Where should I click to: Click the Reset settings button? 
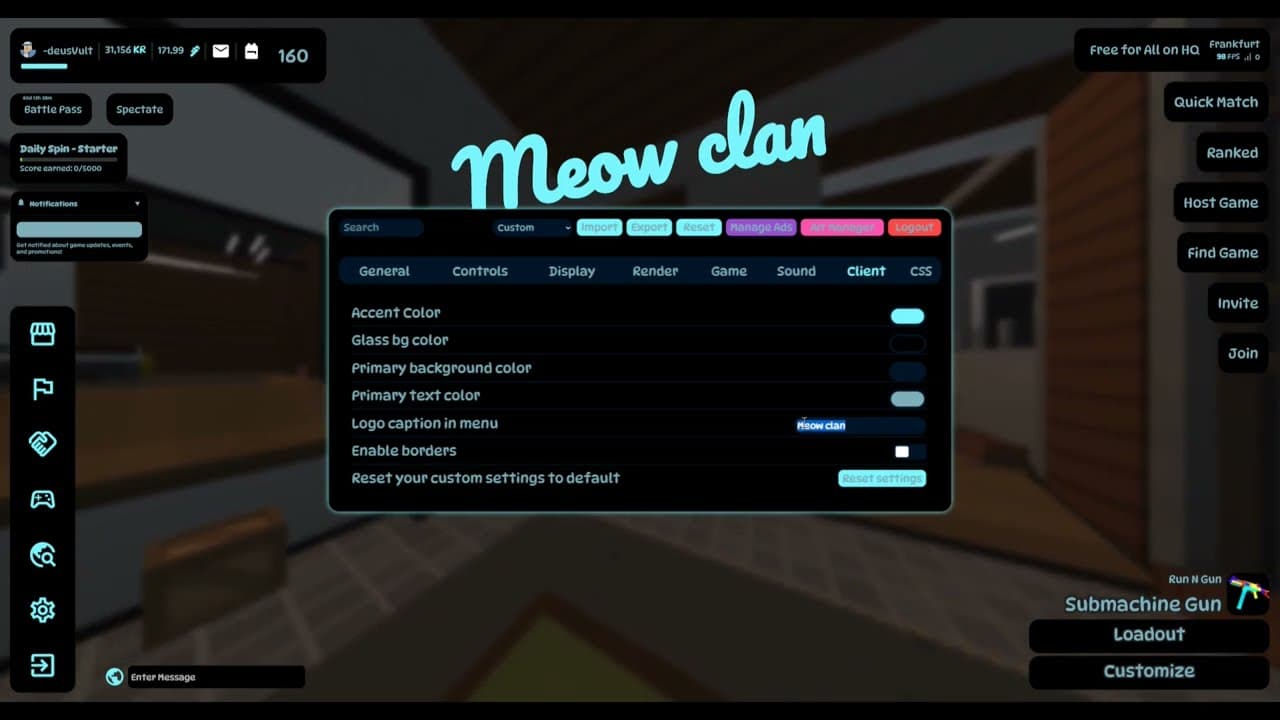click(881, 479)
